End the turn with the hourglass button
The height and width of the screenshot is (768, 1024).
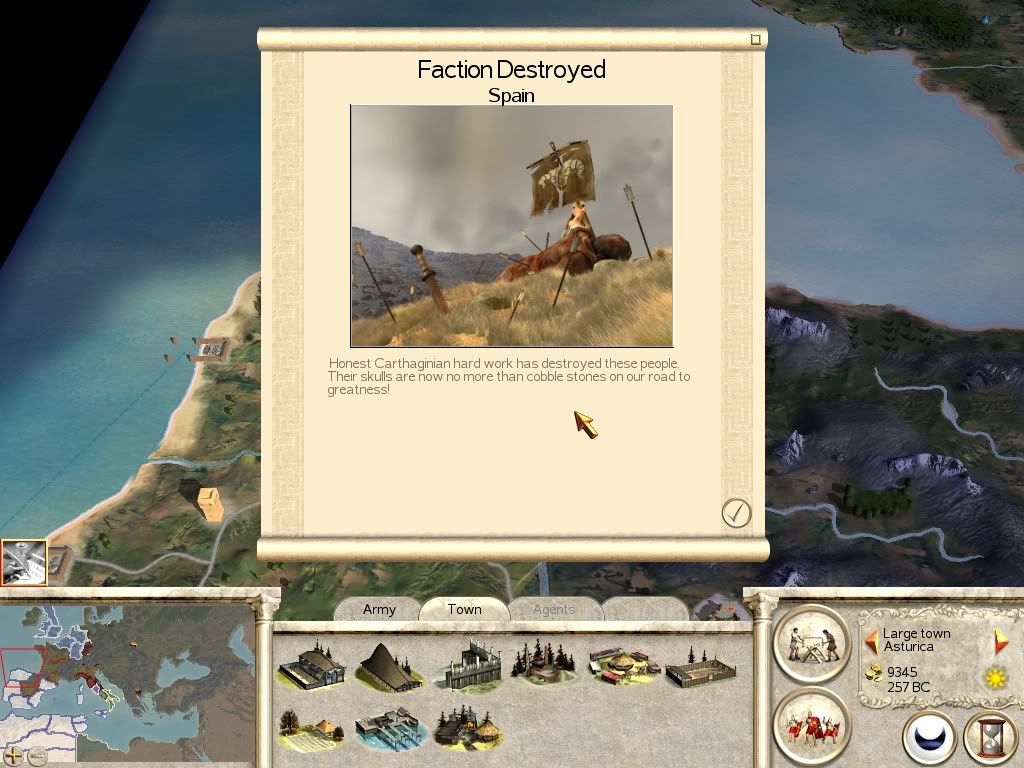coord(990,739)
